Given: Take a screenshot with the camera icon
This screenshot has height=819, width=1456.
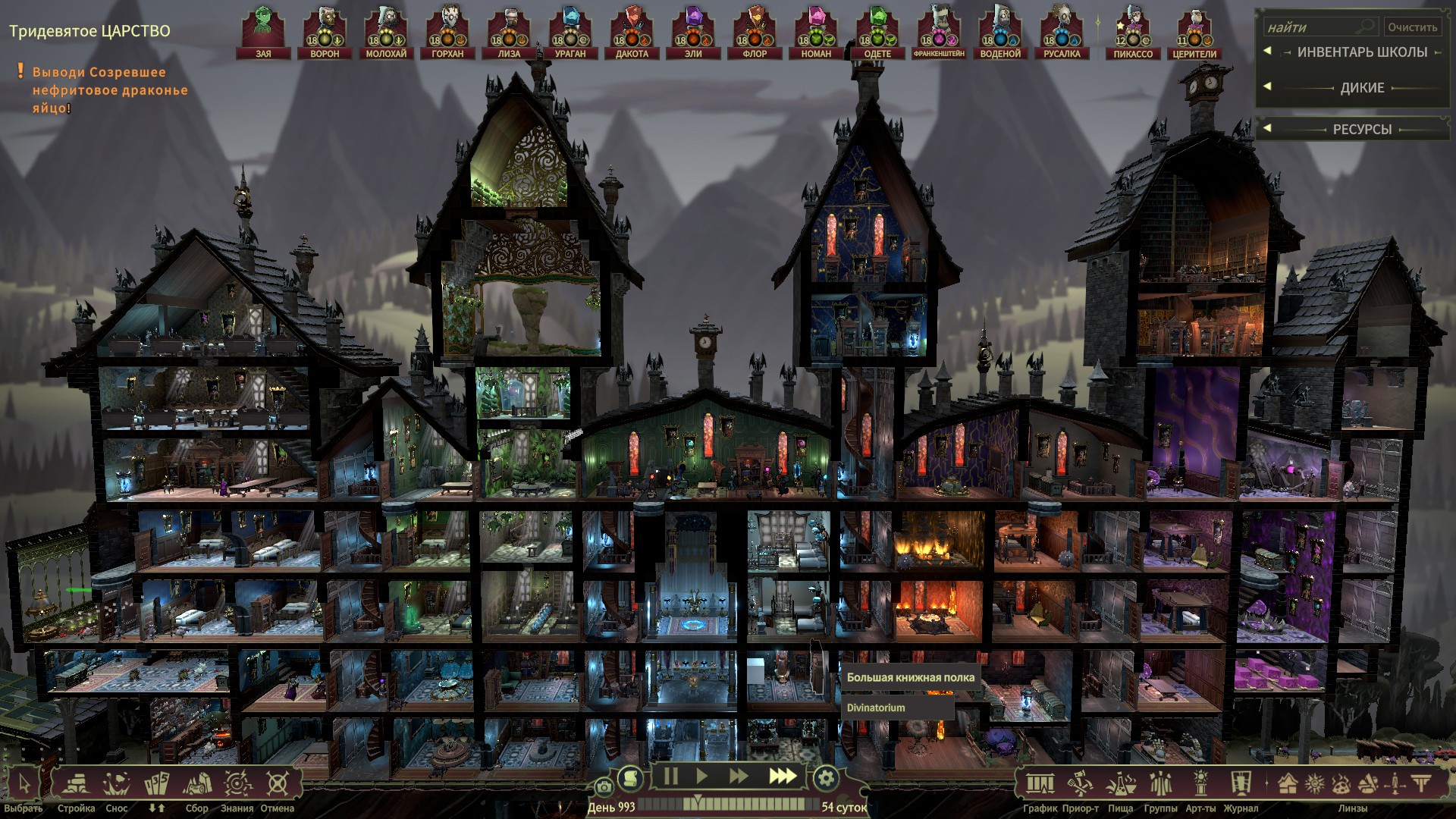Looking at the screenshot, I should [x=604, y=787].
